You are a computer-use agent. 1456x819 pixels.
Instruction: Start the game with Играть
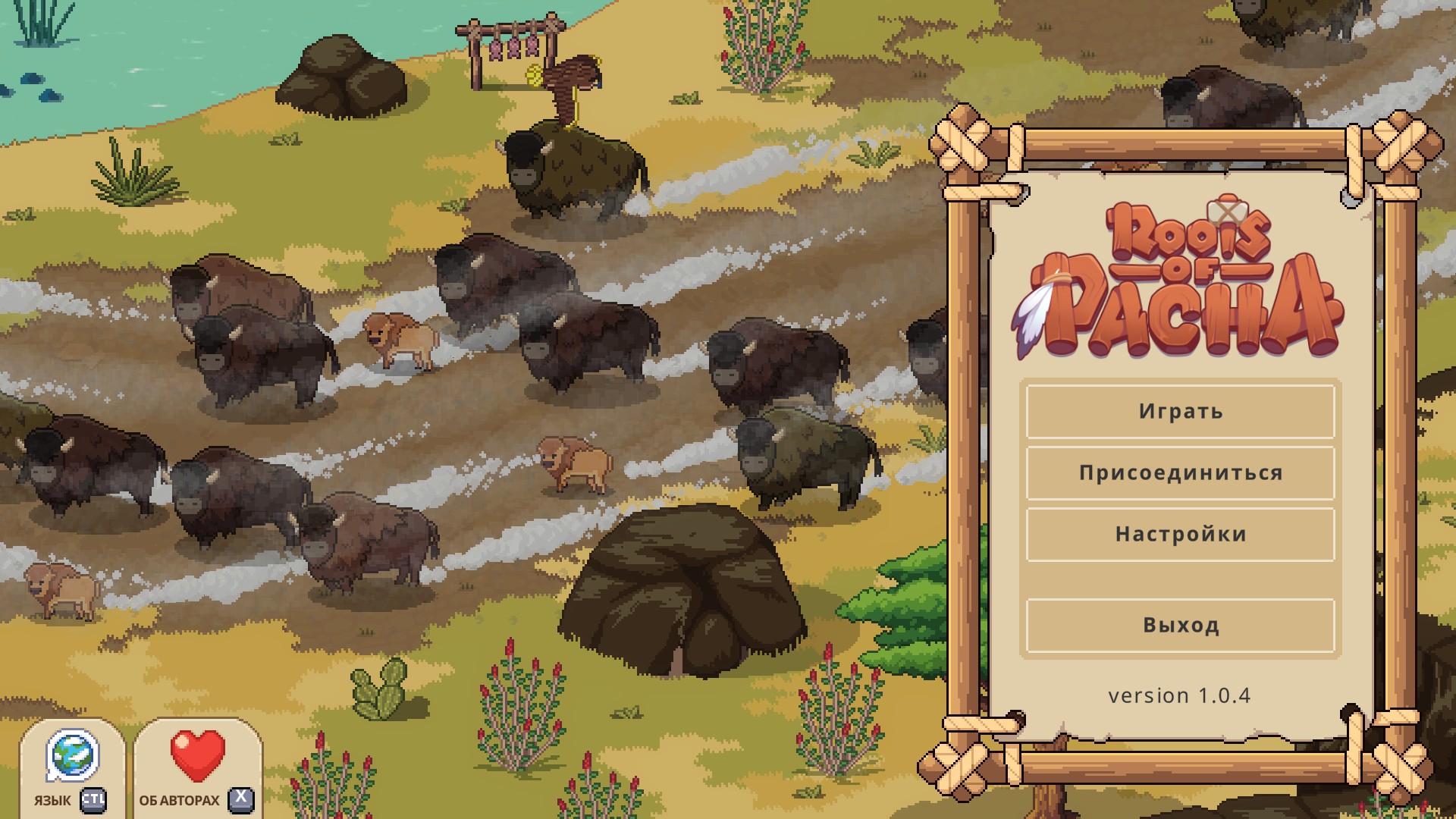point(1180,412)
